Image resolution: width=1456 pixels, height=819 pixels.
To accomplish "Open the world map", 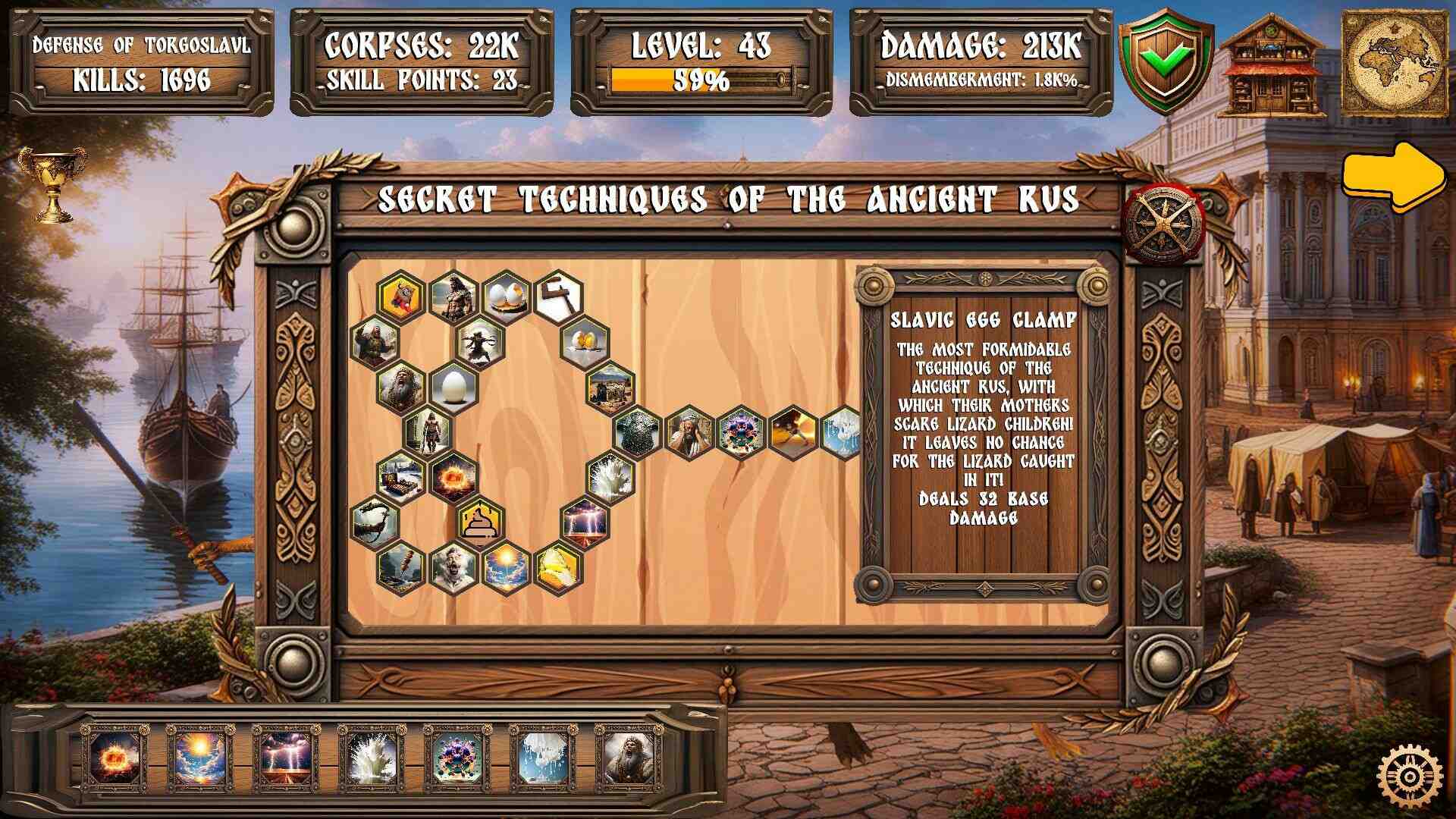I will click(x=1395, y=64).
